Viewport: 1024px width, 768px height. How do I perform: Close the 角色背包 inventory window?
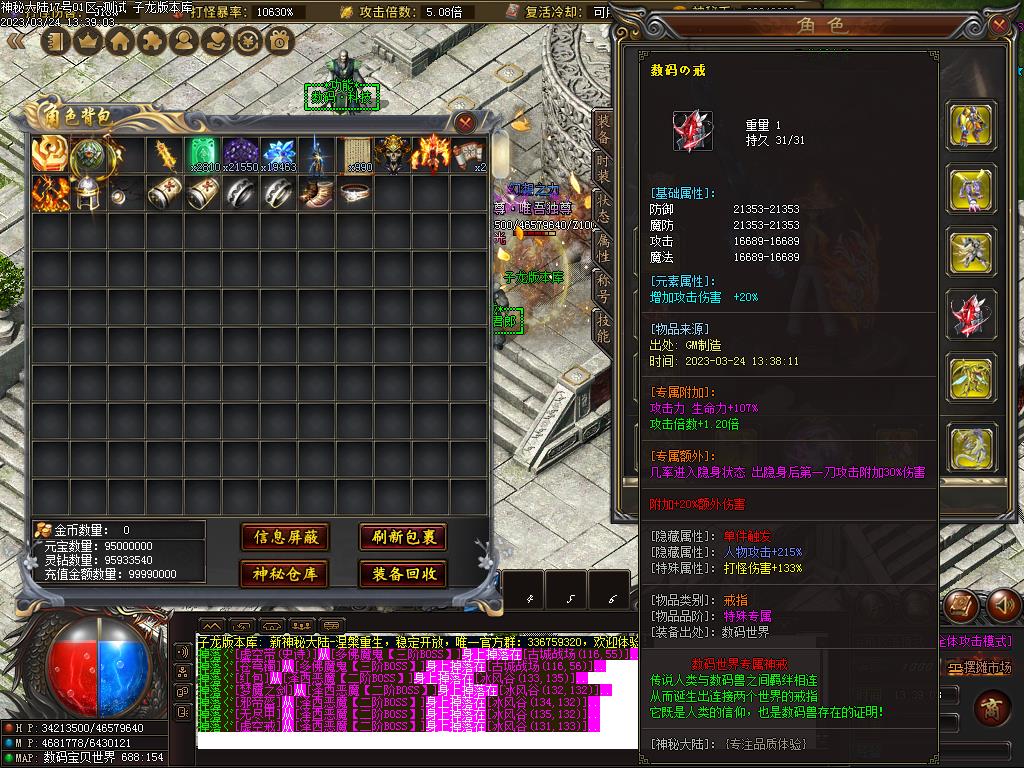pos(465,122)
